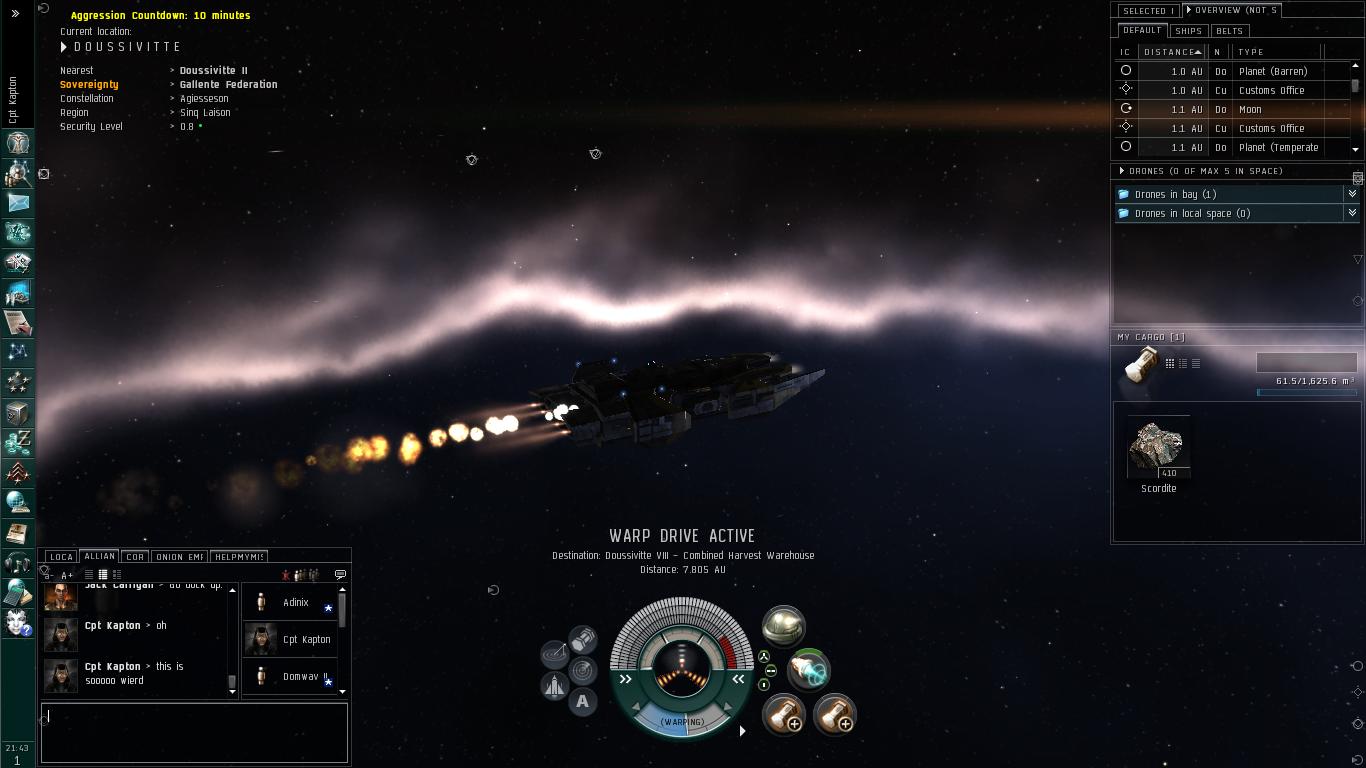Screen dimensions: 1366x768
Task: Activate the afterburner propulsion module
Action: click(808, 671)
